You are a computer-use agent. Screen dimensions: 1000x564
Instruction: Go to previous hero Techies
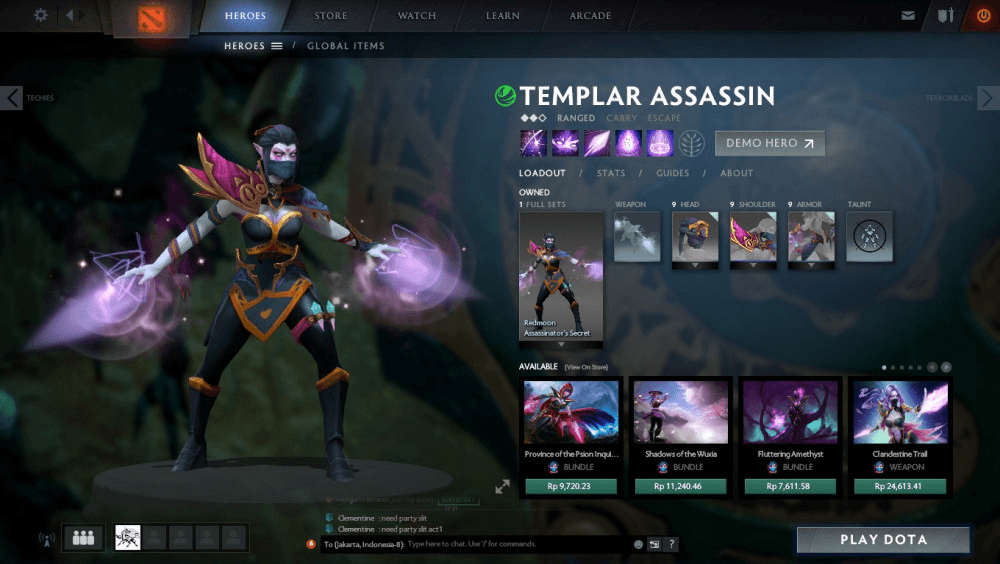pyautogui.click(x=12, y=97)
